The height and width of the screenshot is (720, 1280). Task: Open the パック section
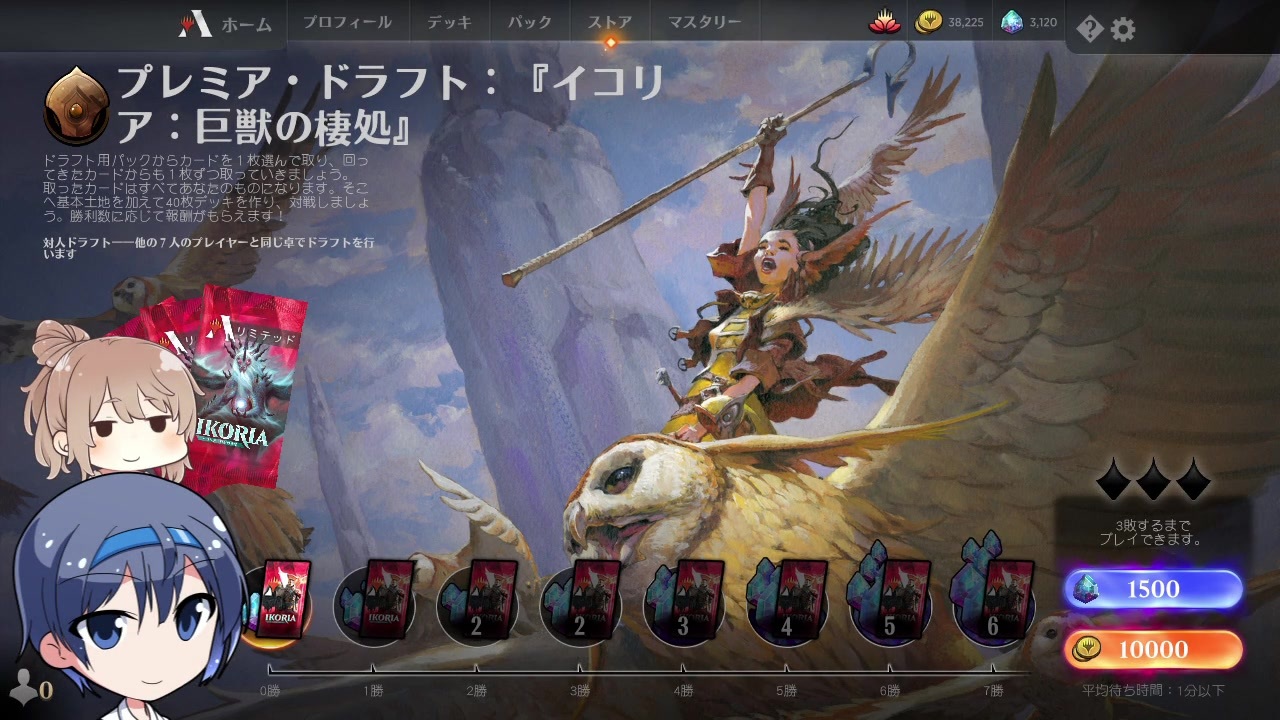click(x=528, y=22)
